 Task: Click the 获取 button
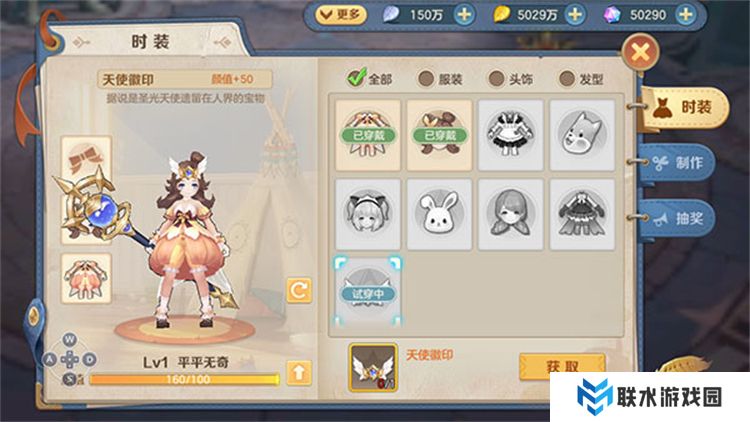click(562, 366)
